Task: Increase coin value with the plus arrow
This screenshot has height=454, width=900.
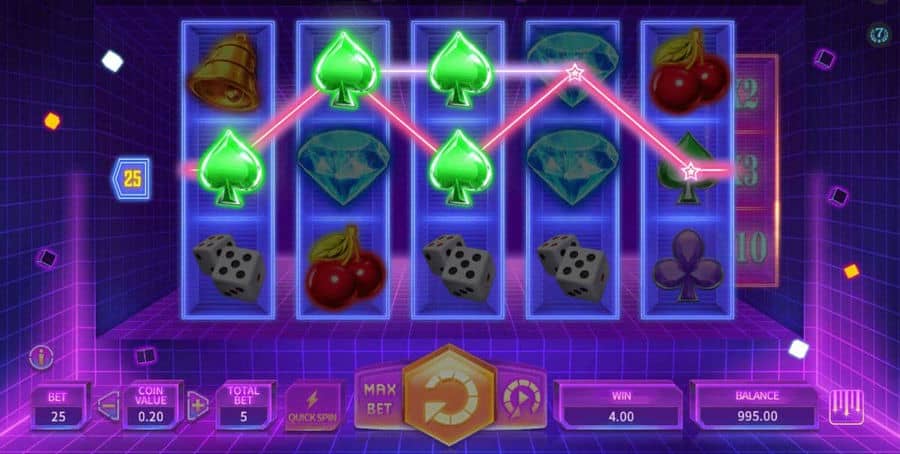Action: tap(198, 404)
